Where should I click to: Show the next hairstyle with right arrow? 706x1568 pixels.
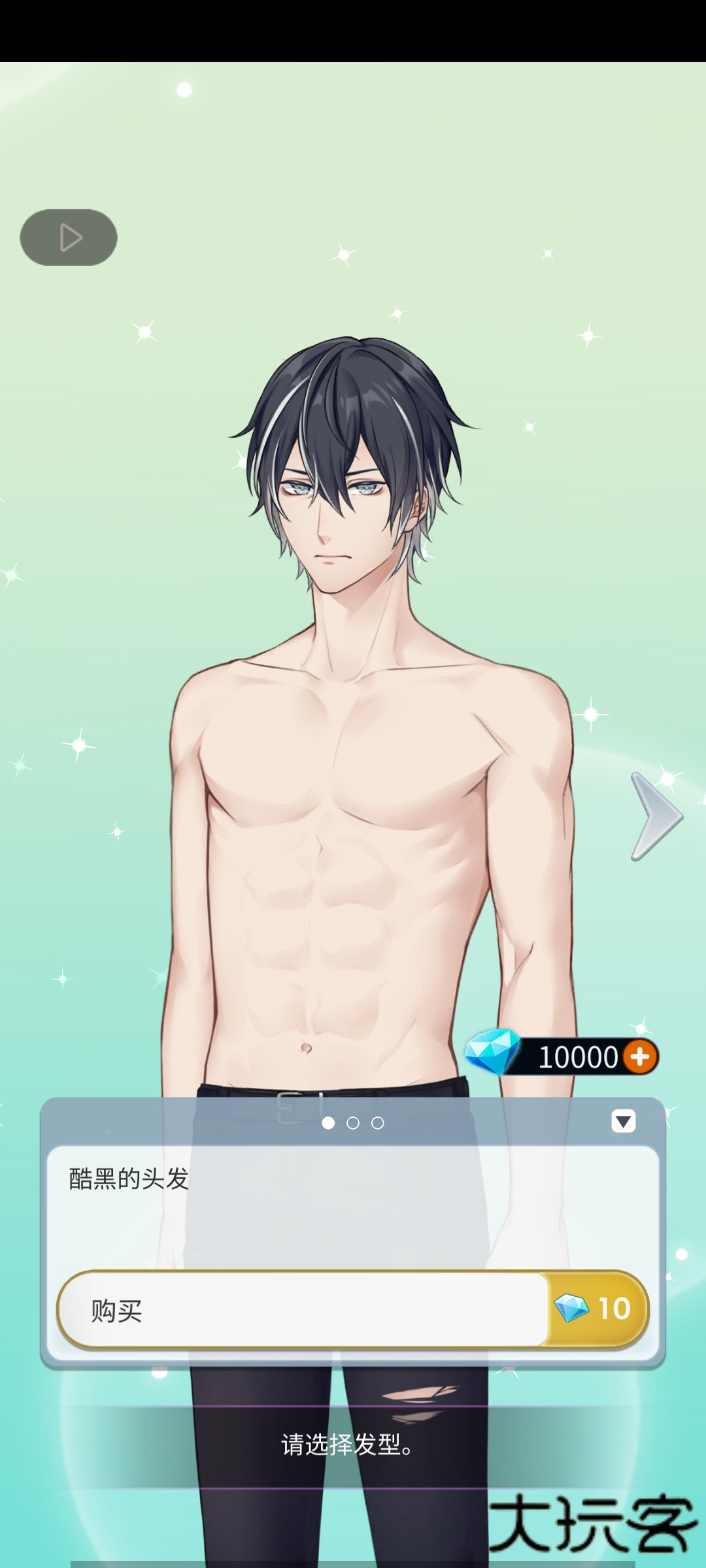pyautogui.click(x=656, y=816)
